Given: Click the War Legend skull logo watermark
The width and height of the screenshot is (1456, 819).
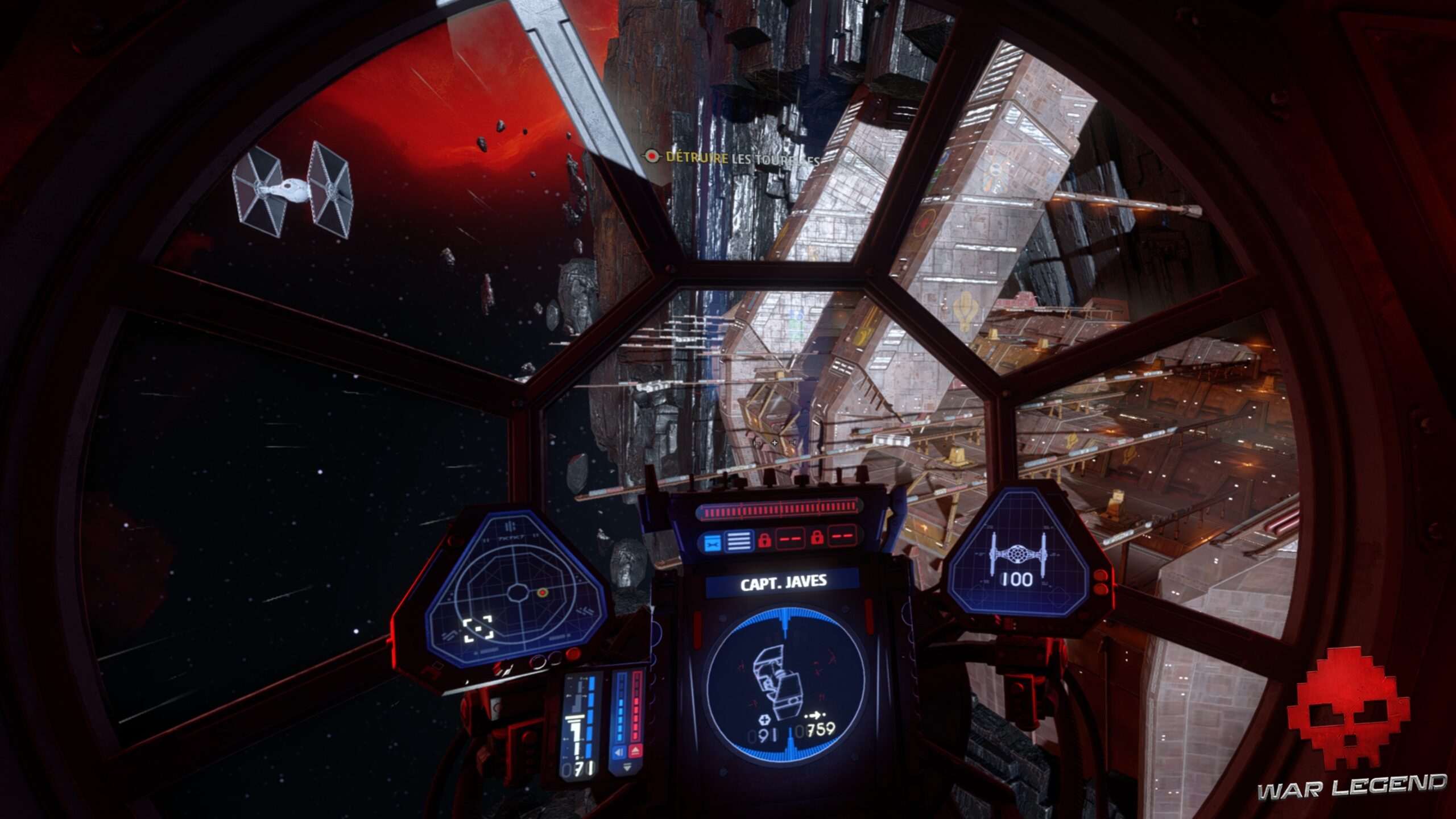Looking at the screenshot, I should click(x=1348, y=718).
